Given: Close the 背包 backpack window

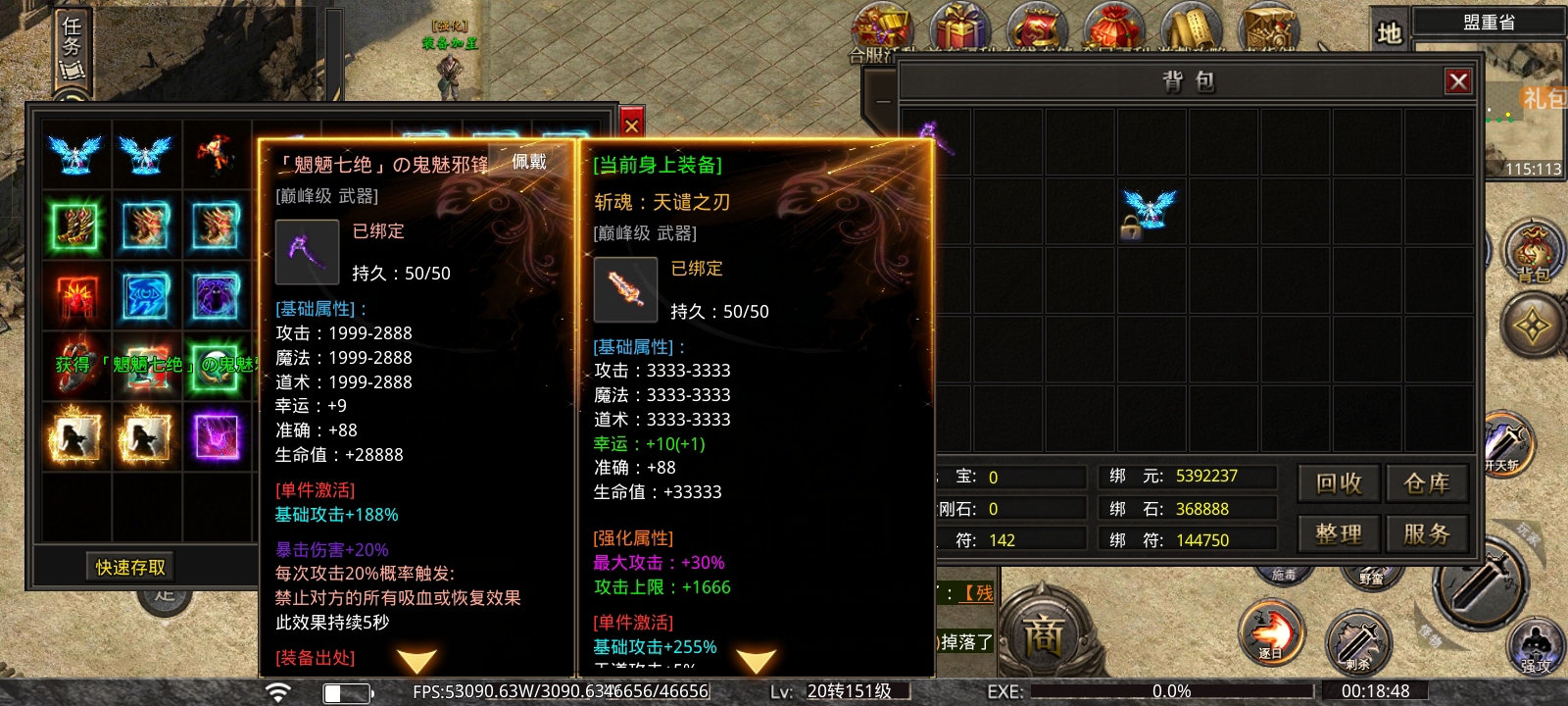Looking at the screenshot, I should (1457, 81).
